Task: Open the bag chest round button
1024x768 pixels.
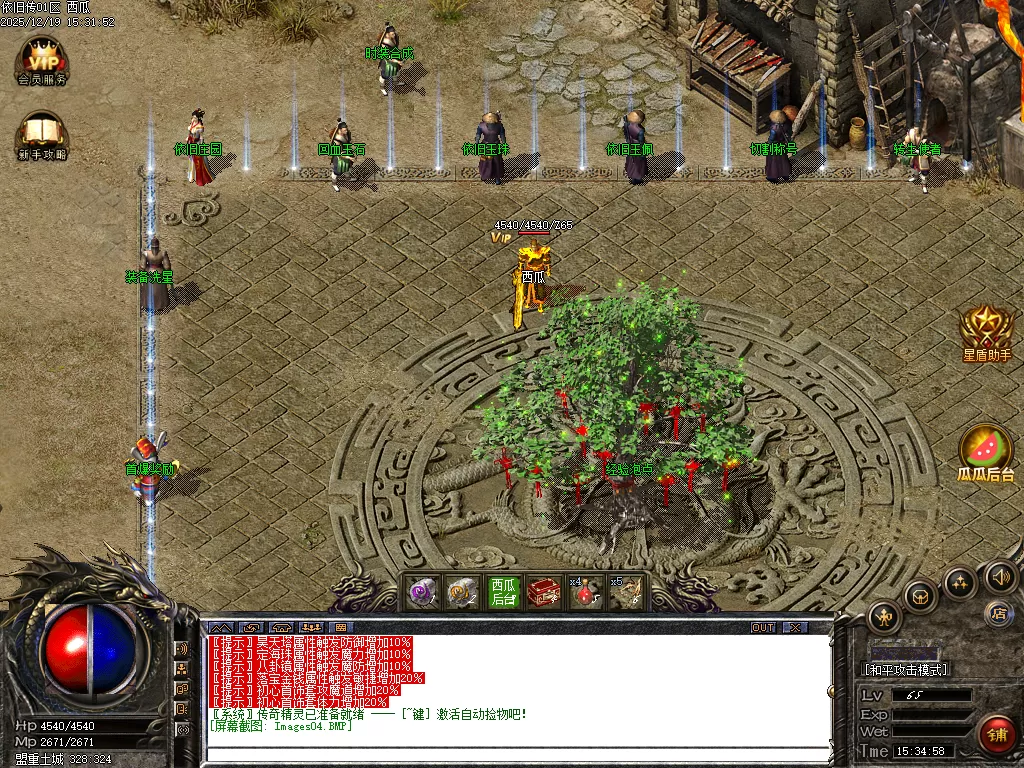Action: [920, 596]
